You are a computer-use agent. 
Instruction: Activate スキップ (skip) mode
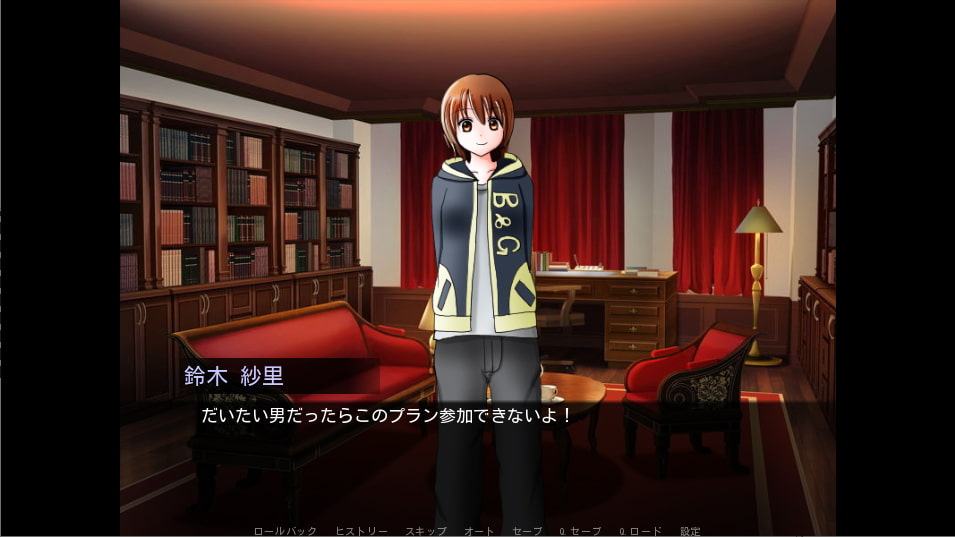[425, 531]
